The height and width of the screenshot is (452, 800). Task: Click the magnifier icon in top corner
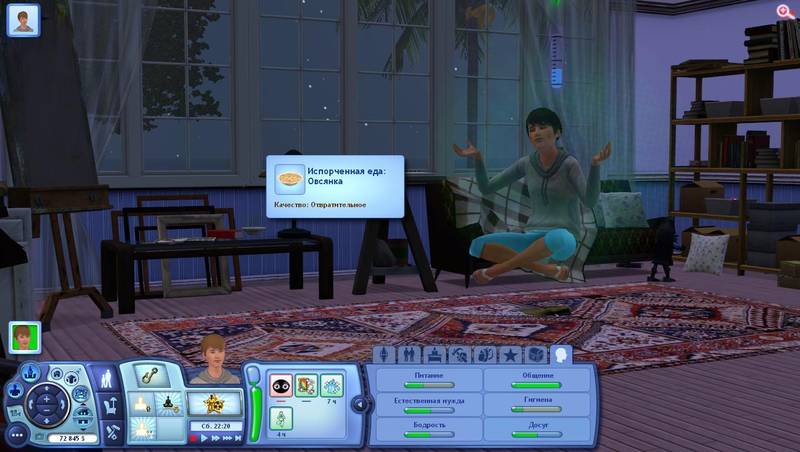coord(785,11)
